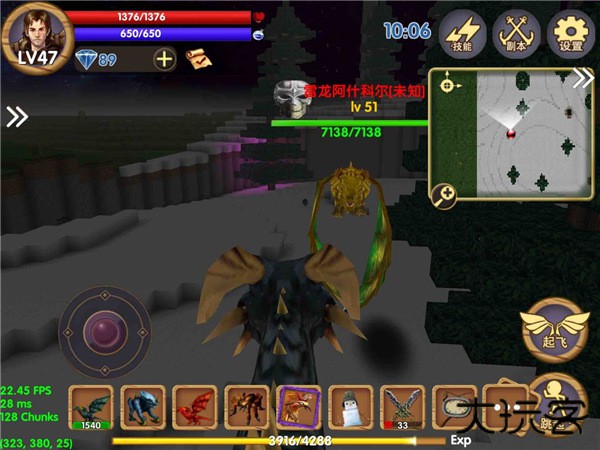Select the crossed blades hotbar slot
600x450 pixels.
(x=402, y=407)
